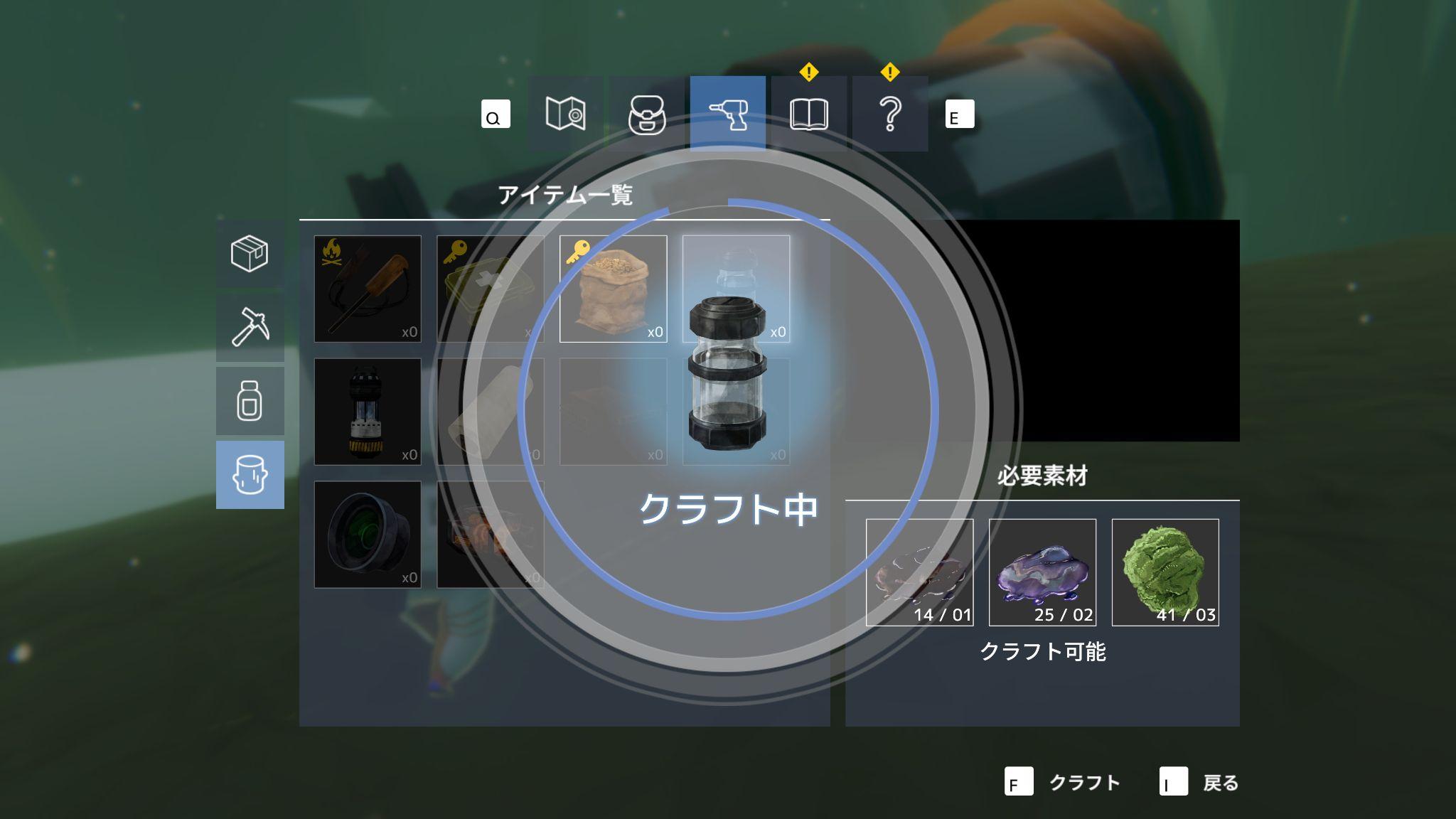Select the fire starter item
The width and height of the screenshot is (1456, 819).
coord(367,289)
